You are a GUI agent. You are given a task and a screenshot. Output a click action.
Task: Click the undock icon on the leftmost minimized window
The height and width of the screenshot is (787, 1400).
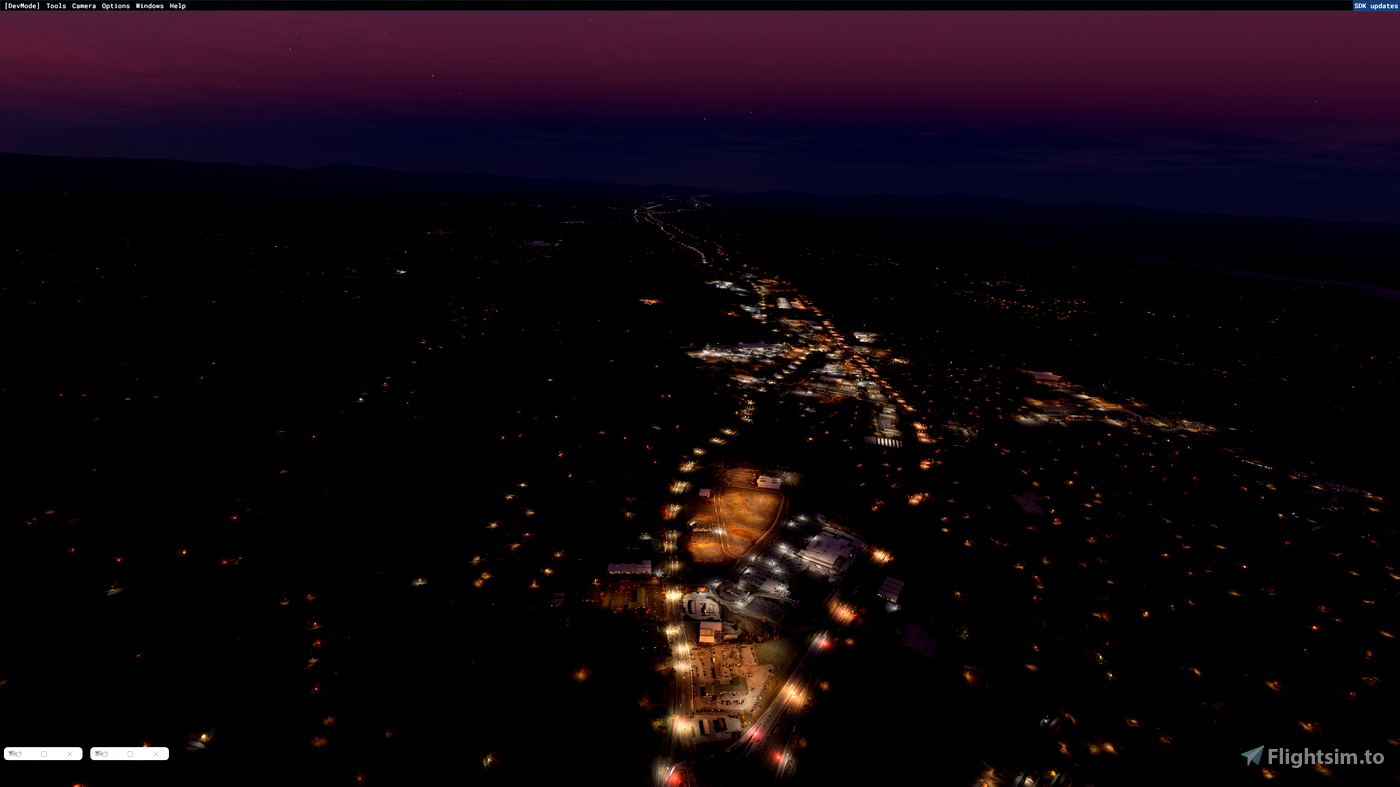15,753
